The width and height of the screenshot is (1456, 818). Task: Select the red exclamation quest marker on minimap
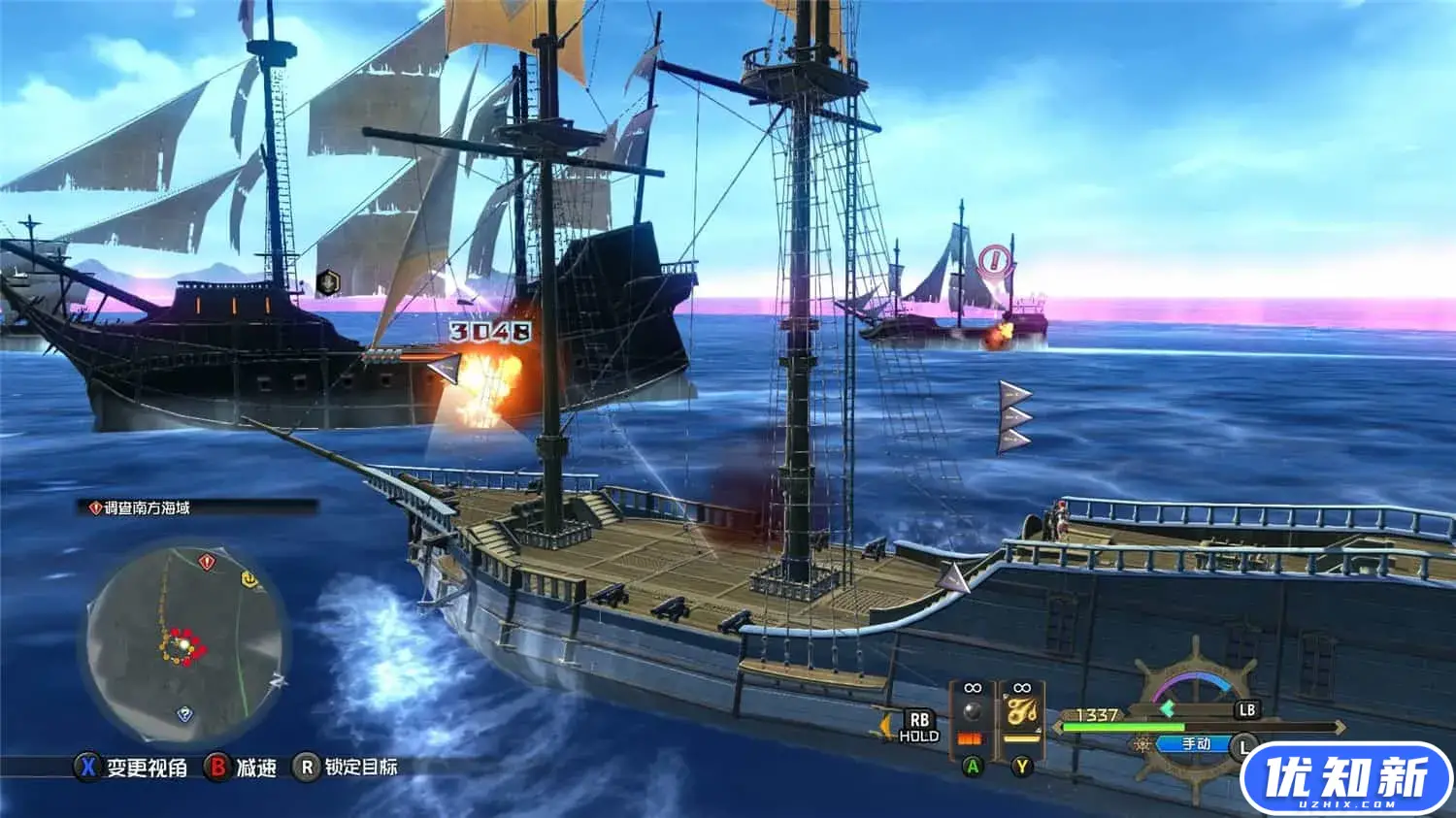click(x=207, y=562)
